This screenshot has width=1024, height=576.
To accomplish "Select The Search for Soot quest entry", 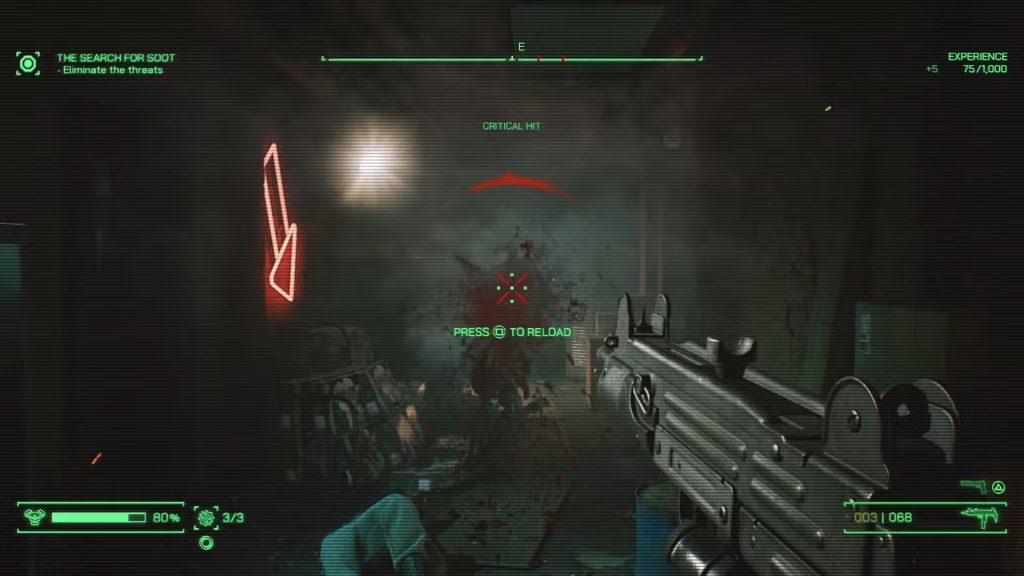I will (115, 58).
